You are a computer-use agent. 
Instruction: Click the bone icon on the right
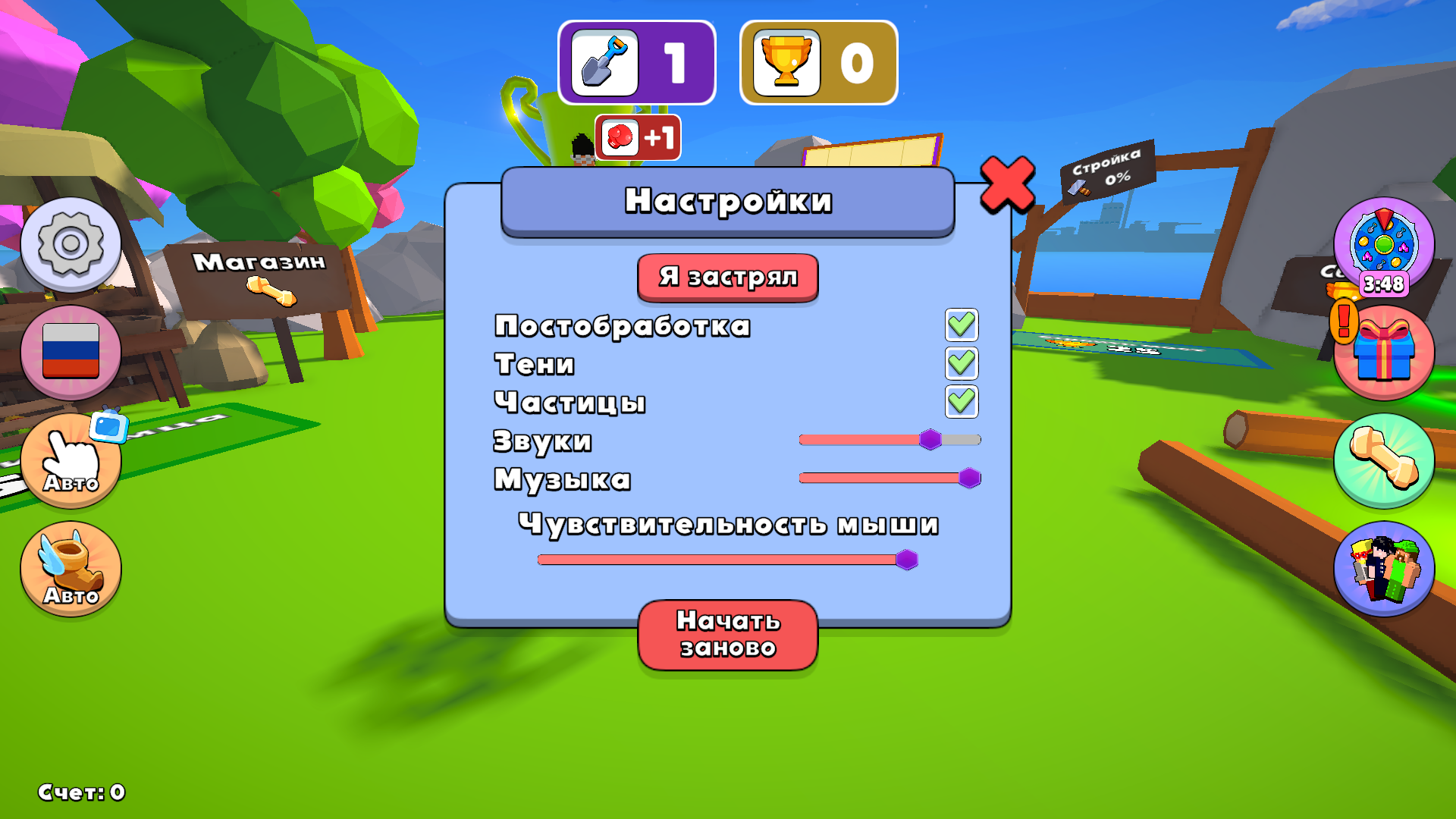[x=1385, y=463]
